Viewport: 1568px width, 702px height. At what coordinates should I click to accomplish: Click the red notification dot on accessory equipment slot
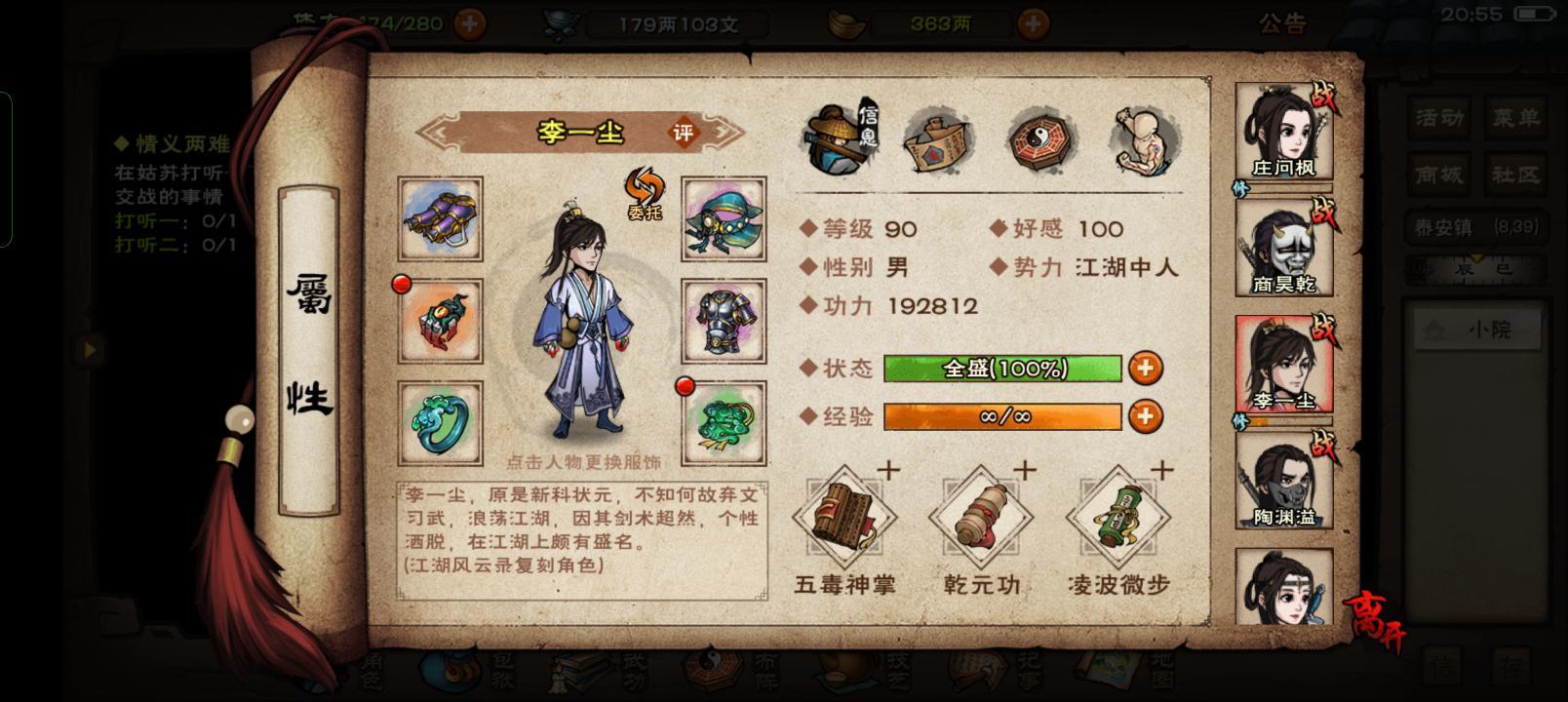coord(400,286)
